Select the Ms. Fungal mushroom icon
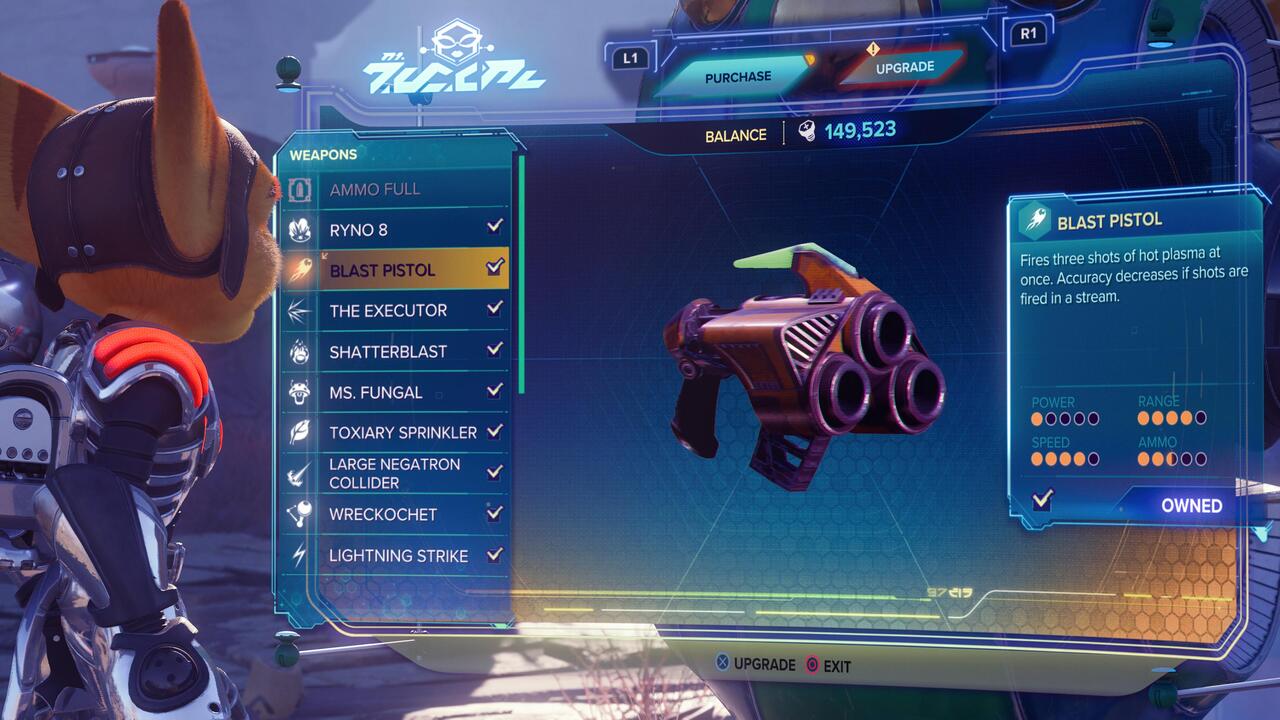 click(301, 392)
